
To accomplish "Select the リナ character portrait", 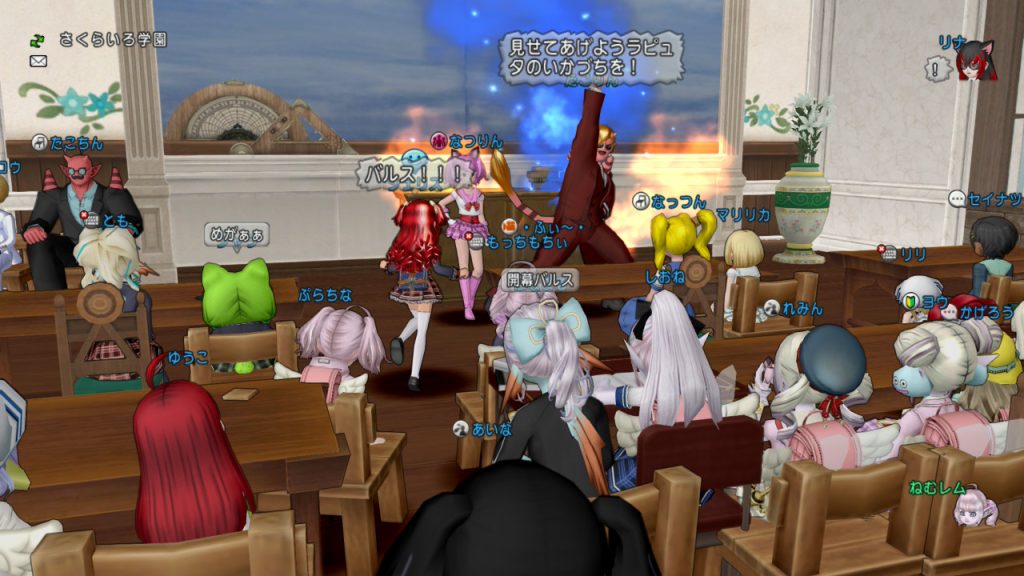I will click(975, 63).
